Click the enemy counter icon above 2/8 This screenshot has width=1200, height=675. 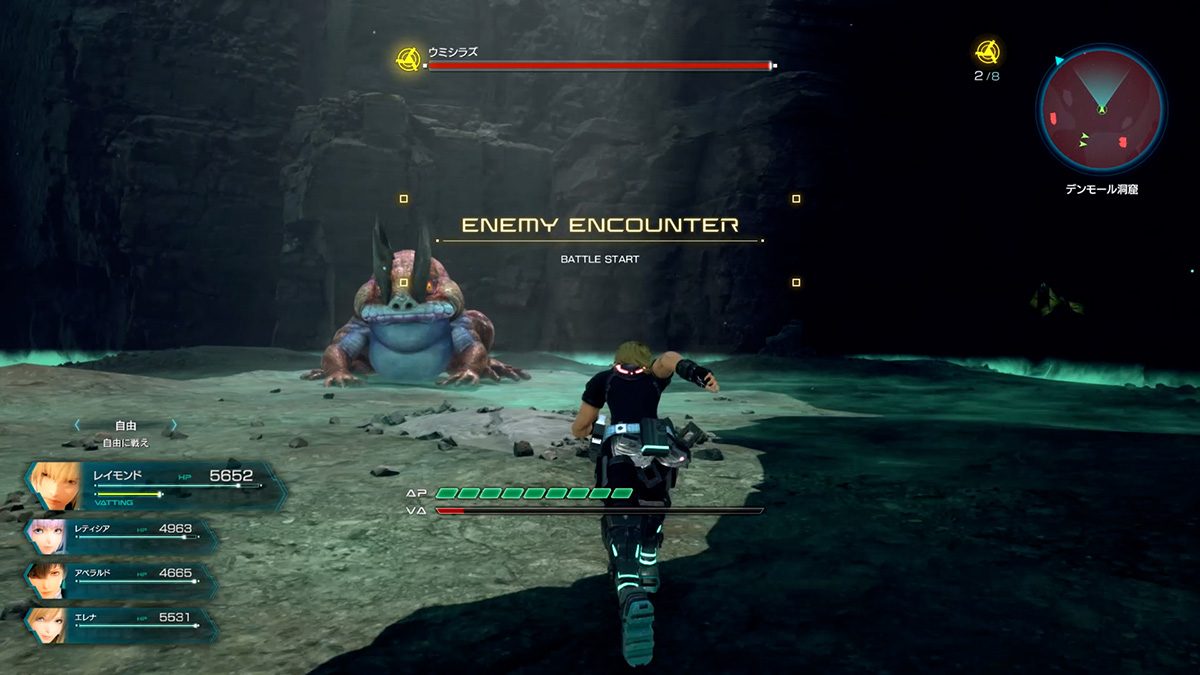coord(987,51)
